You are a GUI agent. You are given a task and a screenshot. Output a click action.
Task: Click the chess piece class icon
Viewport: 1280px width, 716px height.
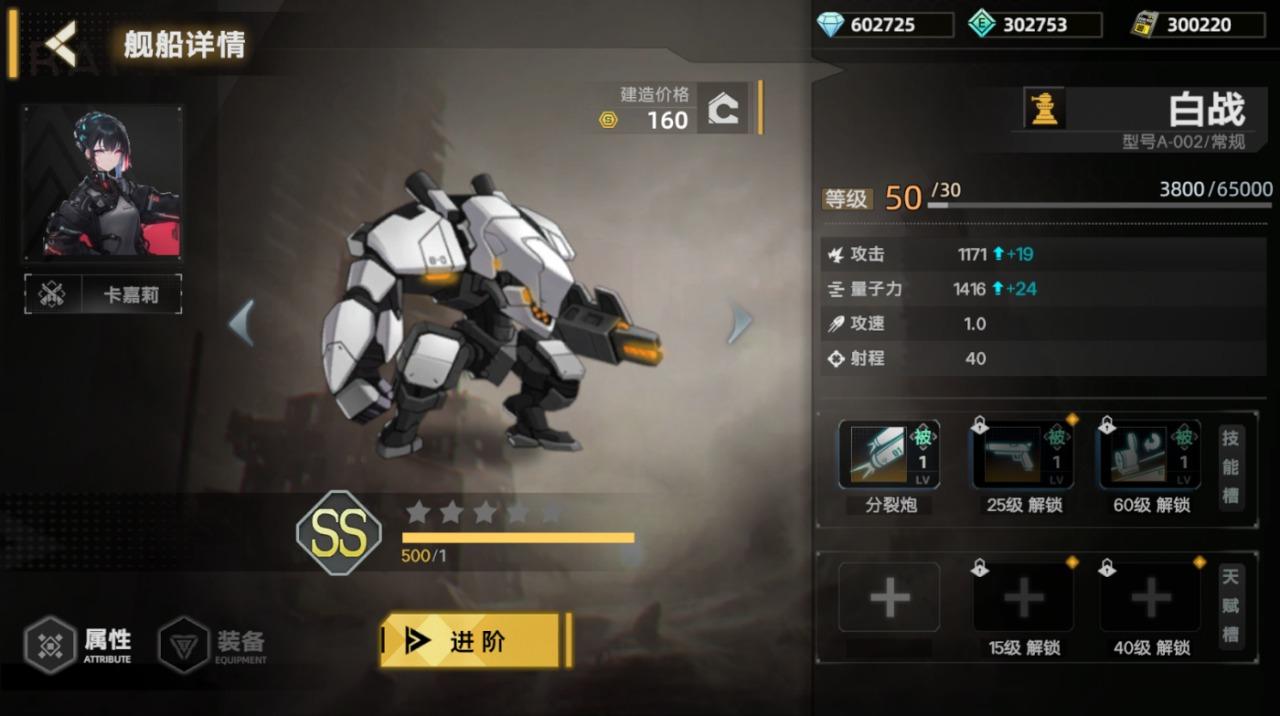click(1045, 108)
